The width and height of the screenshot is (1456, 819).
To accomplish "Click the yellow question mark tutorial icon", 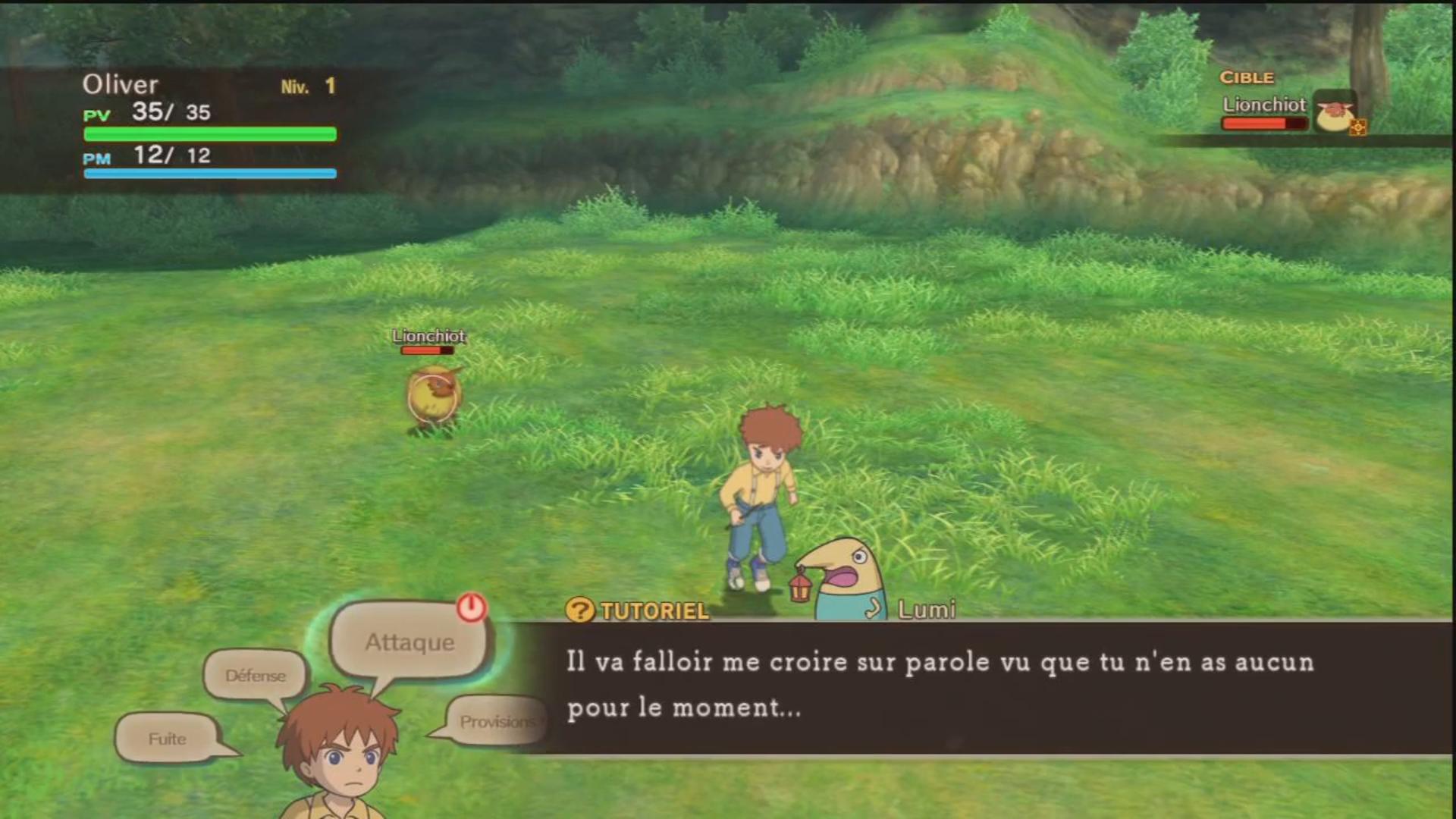I will pos(579,611).
